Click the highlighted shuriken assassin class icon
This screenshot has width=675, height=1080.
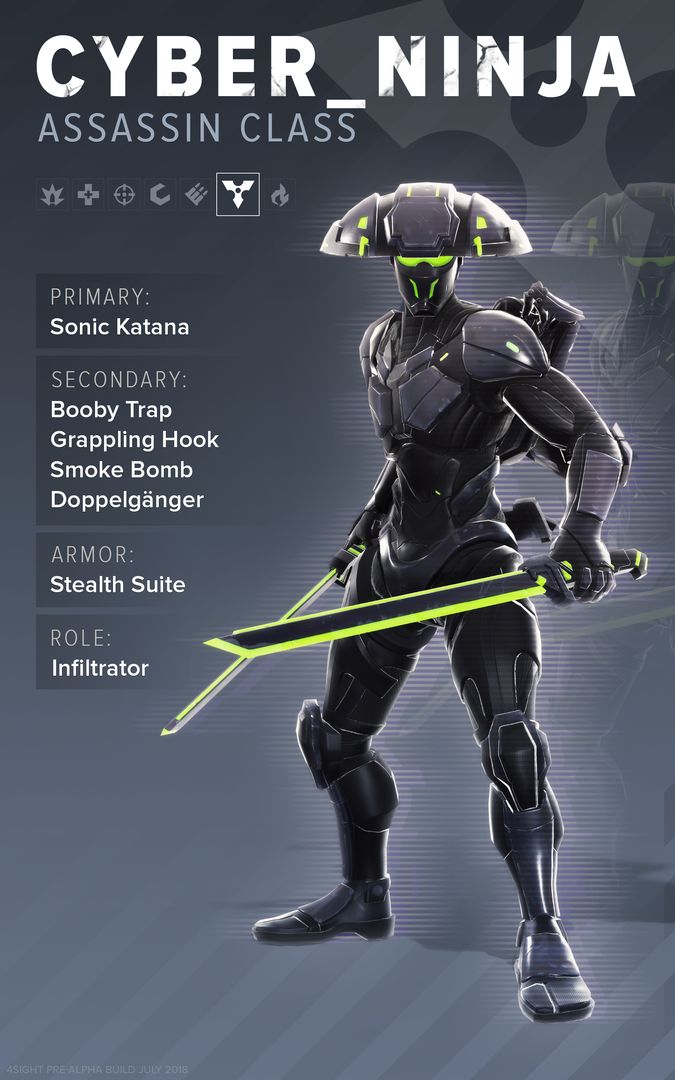click(x=238, y=194)
